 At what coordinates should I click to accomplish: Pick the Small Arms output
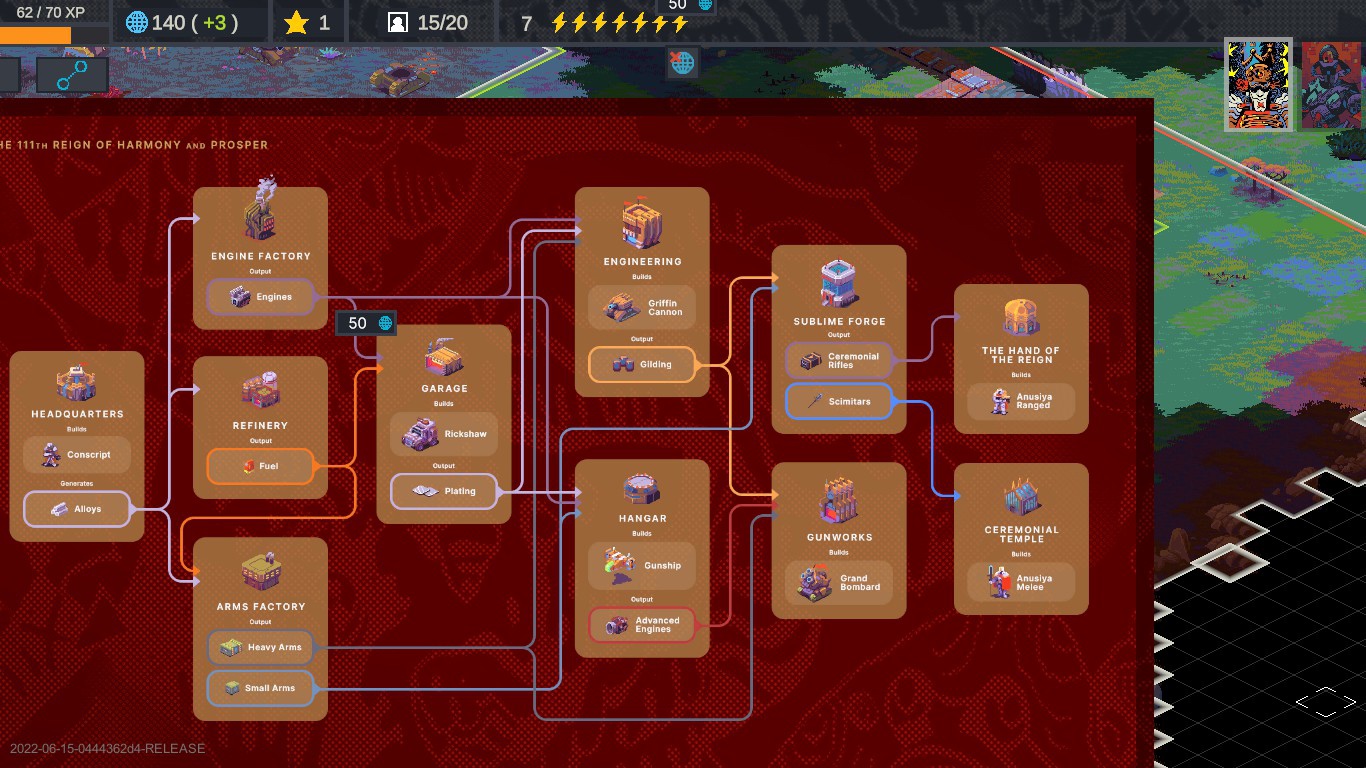[260, 688]
